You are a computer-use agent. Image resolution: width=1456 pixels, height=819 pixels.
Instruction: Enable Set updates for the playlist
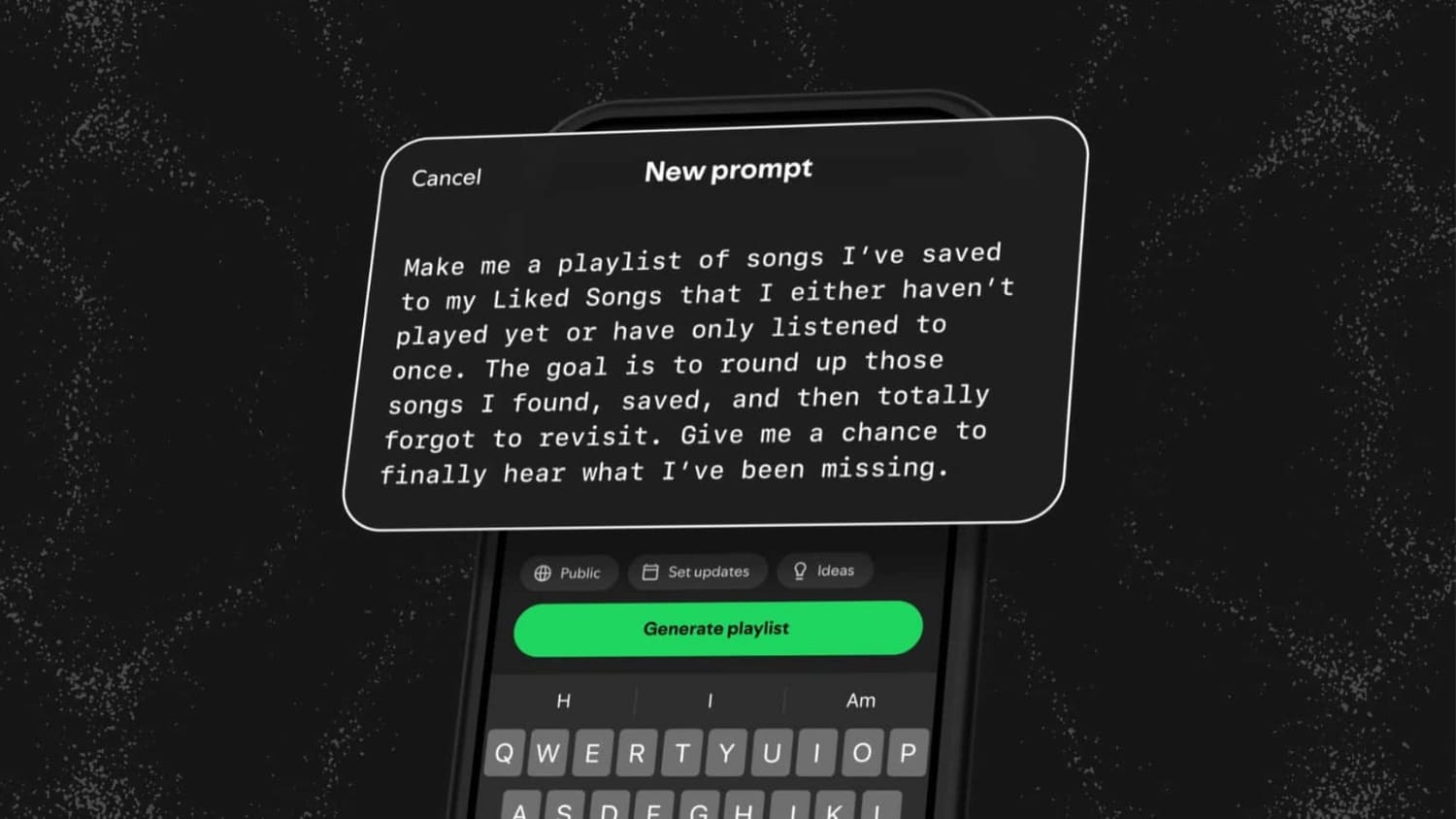[x=697, y=571]
